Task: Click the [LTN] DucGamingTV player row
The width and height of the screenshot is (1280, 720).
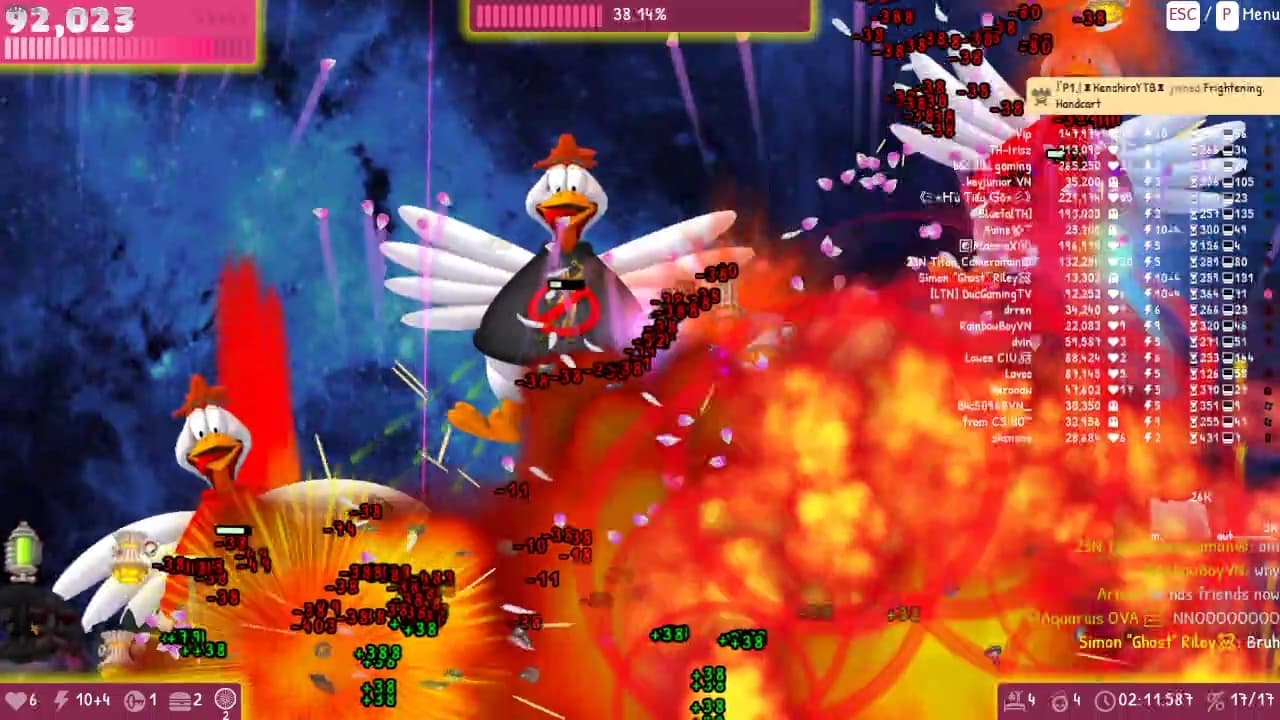Action: point(980,294)
